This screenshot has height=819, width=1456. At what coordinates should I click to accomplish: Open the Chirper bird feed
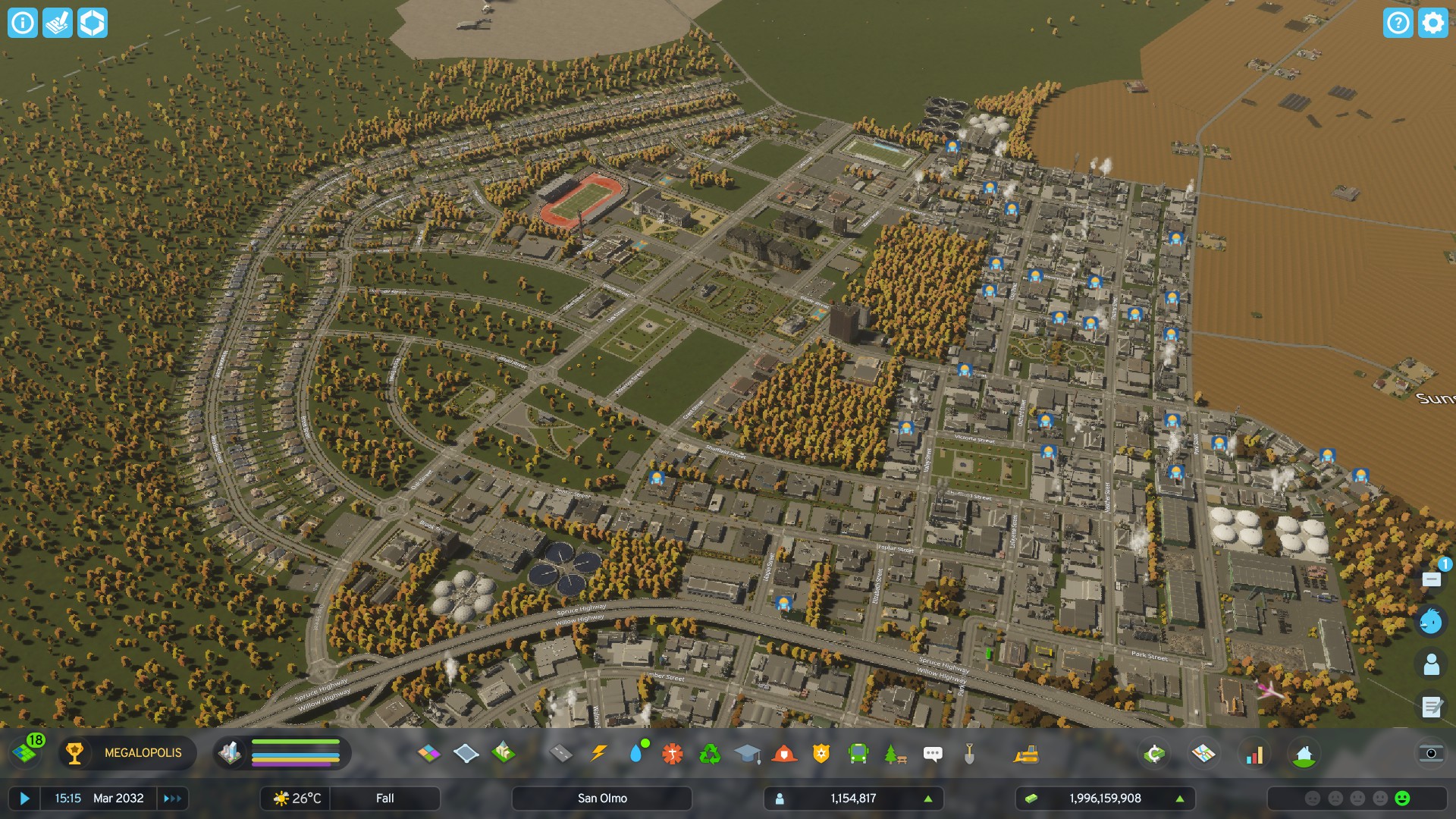click(1432, 622)
